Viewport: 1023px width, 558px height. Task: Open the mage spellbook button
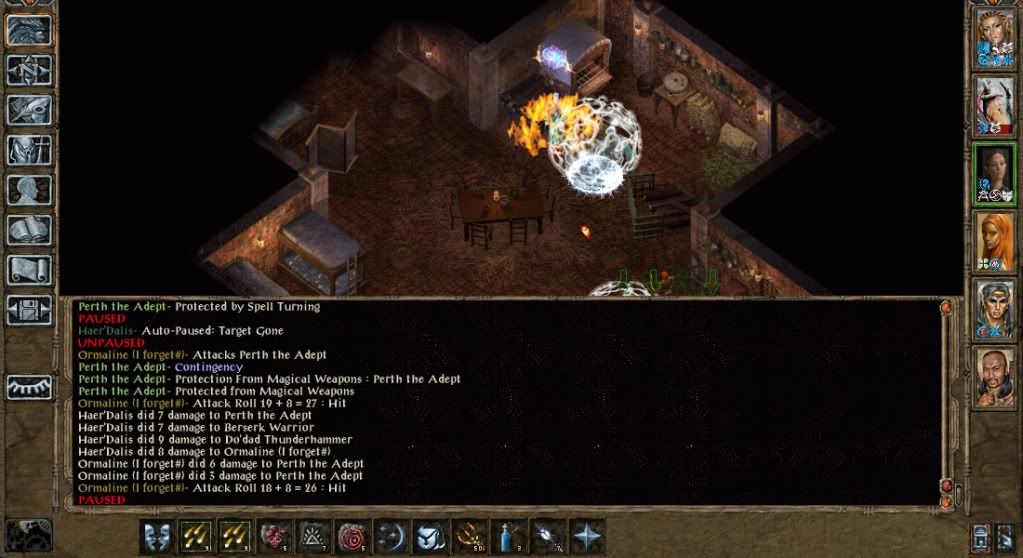[29, 230]
